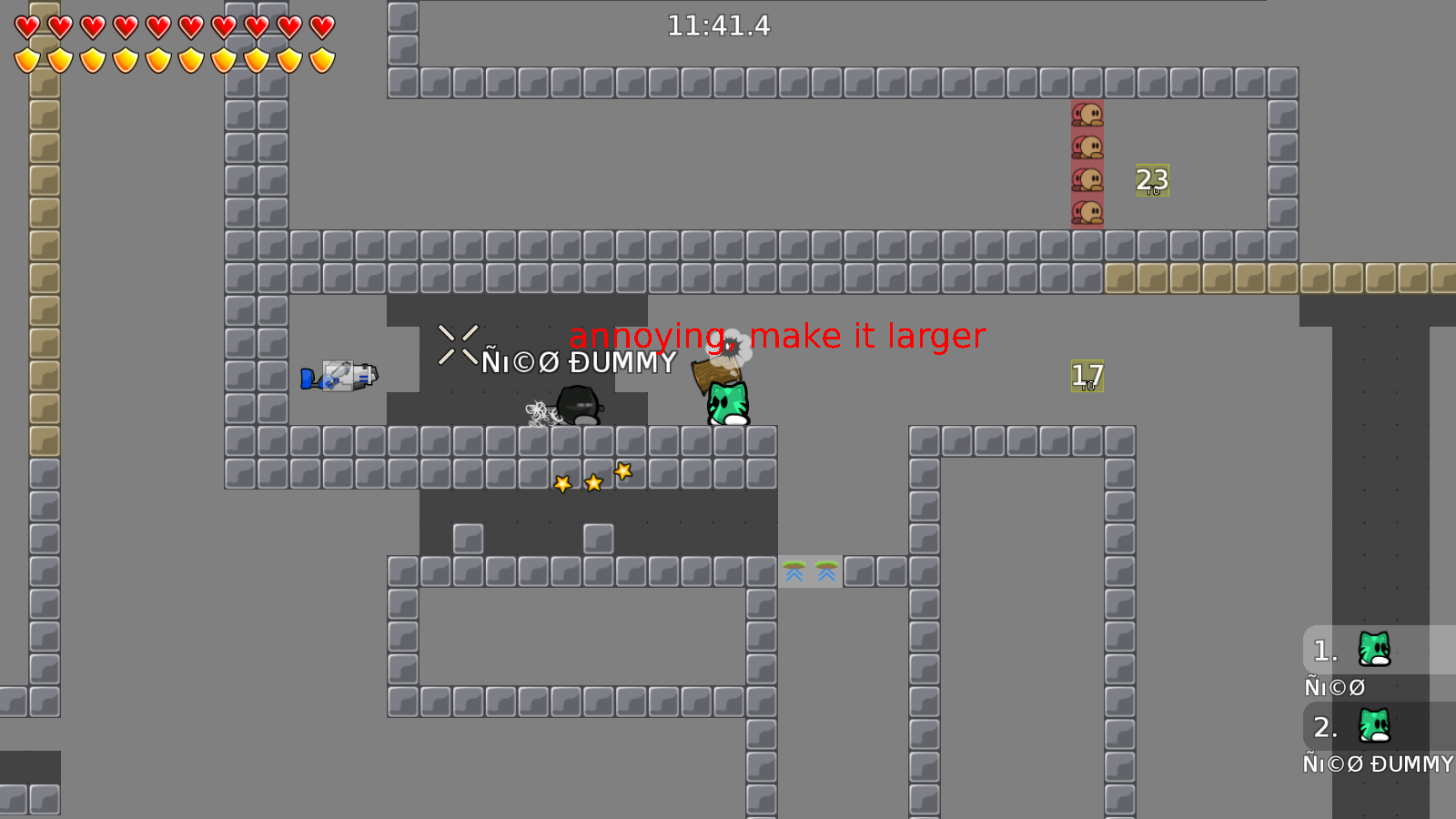Toggle the left blue jump pad tile
This screenshot has height=819, width=1456.
[x=795, y=572]
